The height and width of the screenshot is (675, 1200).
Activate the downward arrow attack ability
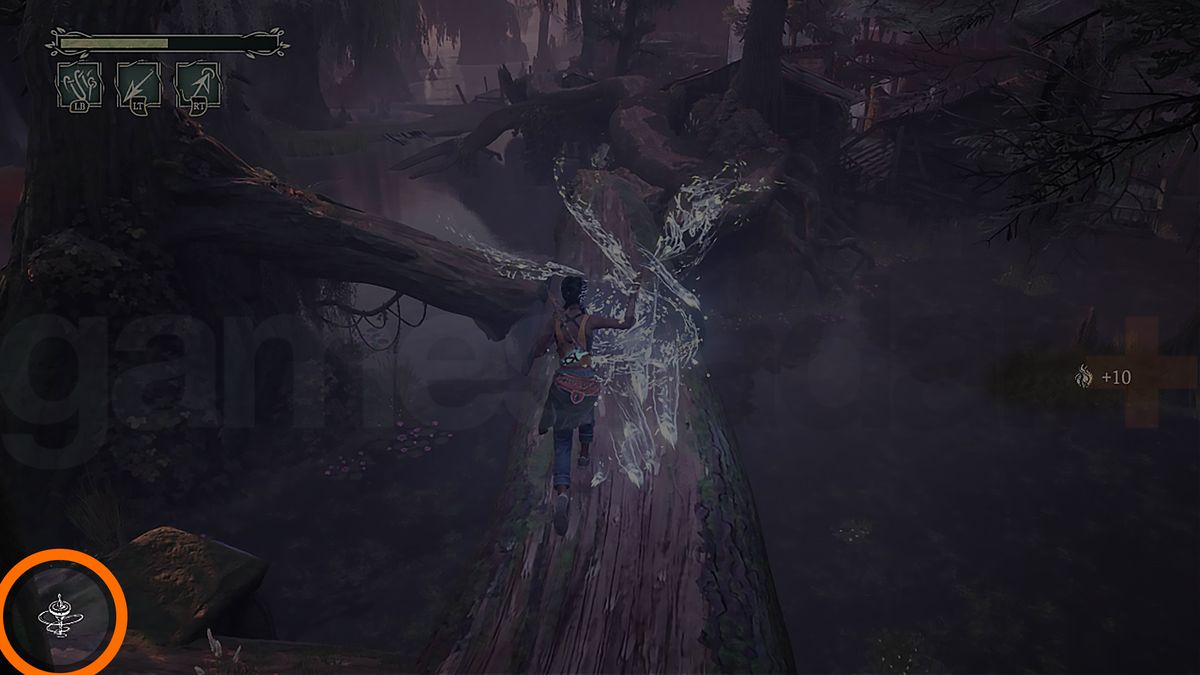(138, 85)
